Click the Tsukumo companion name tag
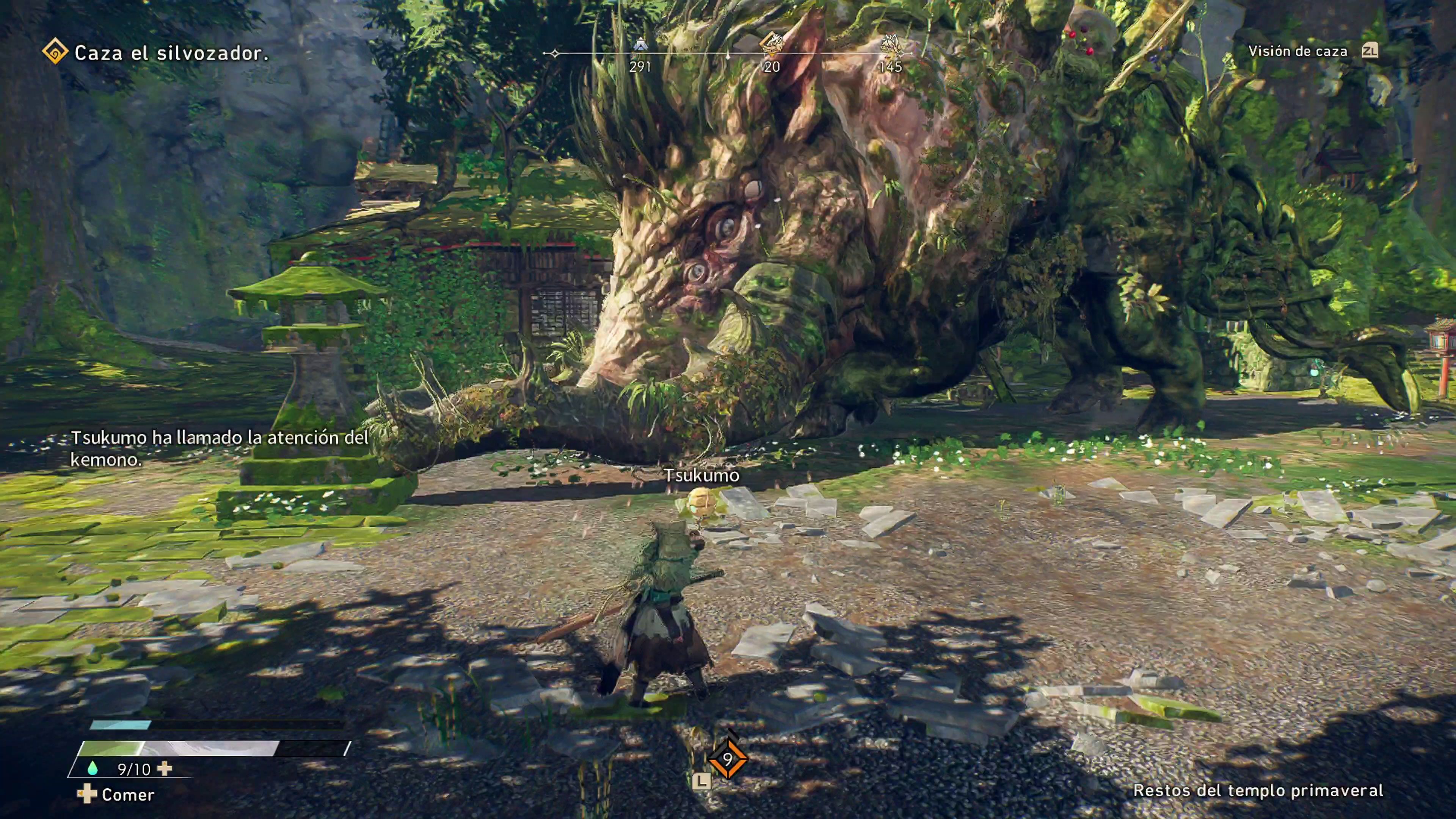1456x819 pixels. (x=701, y=475)
